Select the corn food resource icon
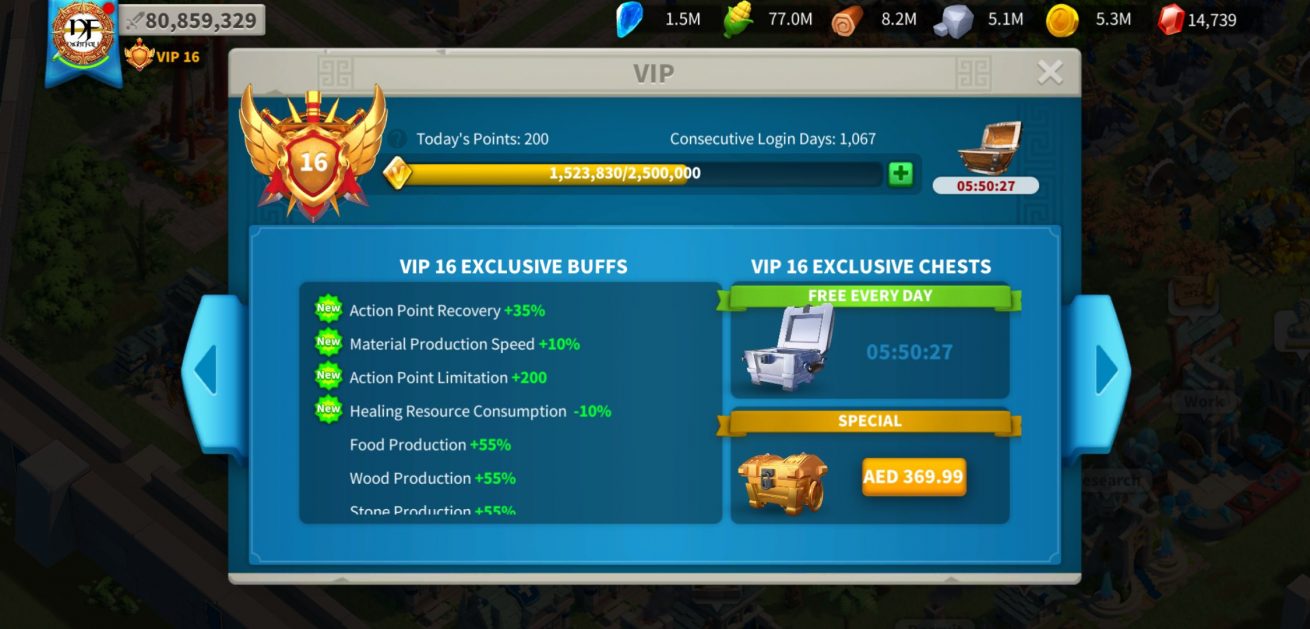Image resolution: width=1310 pixels, height=629 pixels. tap(738, 19)
